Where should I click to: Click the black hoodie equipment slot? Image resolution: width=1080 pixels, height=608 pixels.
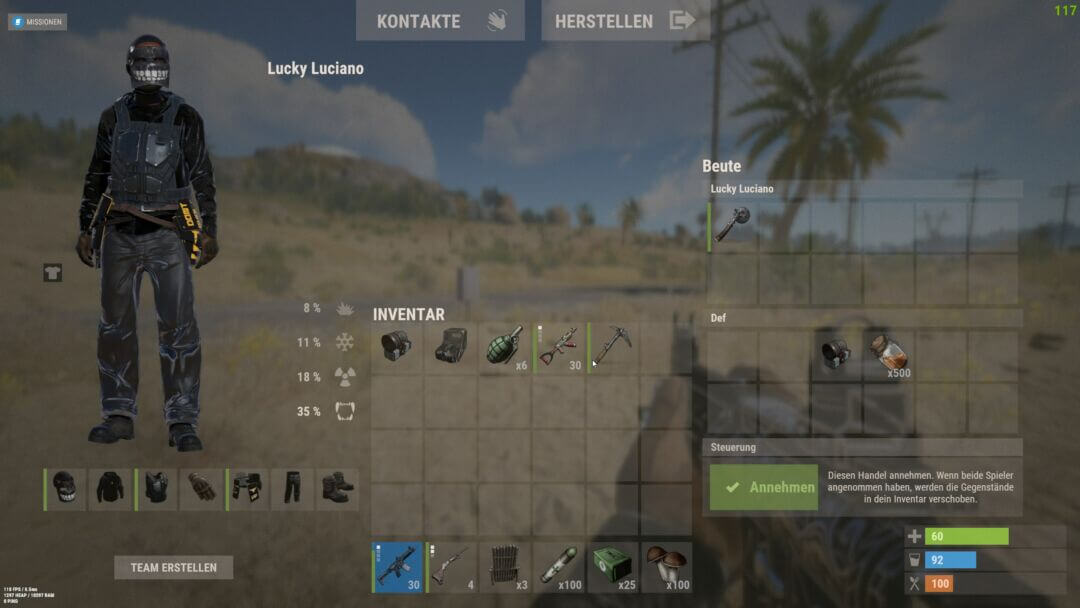[111, 489]
